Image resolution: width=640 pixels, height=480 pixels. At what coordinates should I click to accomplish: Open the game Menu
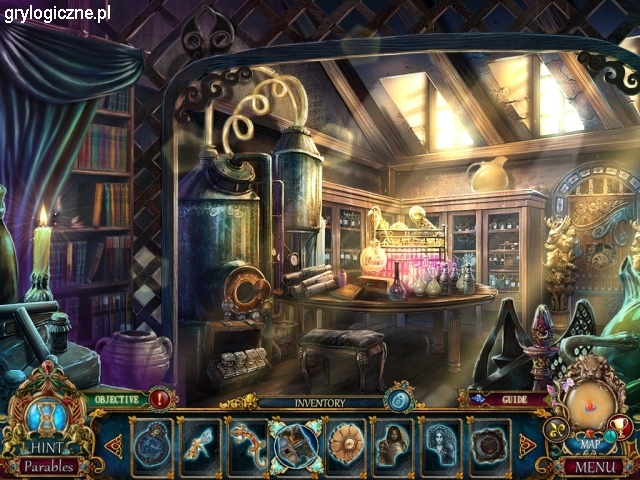click(594, 466)
